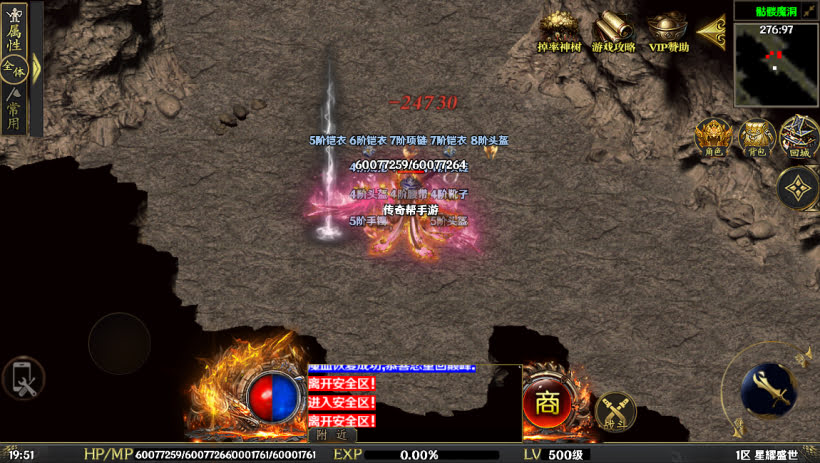Tap the four-point star shuriken button

[798, 188]
